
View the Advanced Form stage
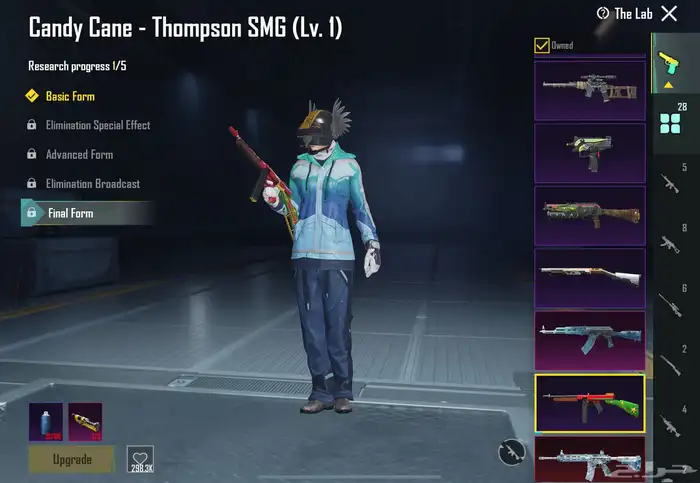click(x=79, y=155)
